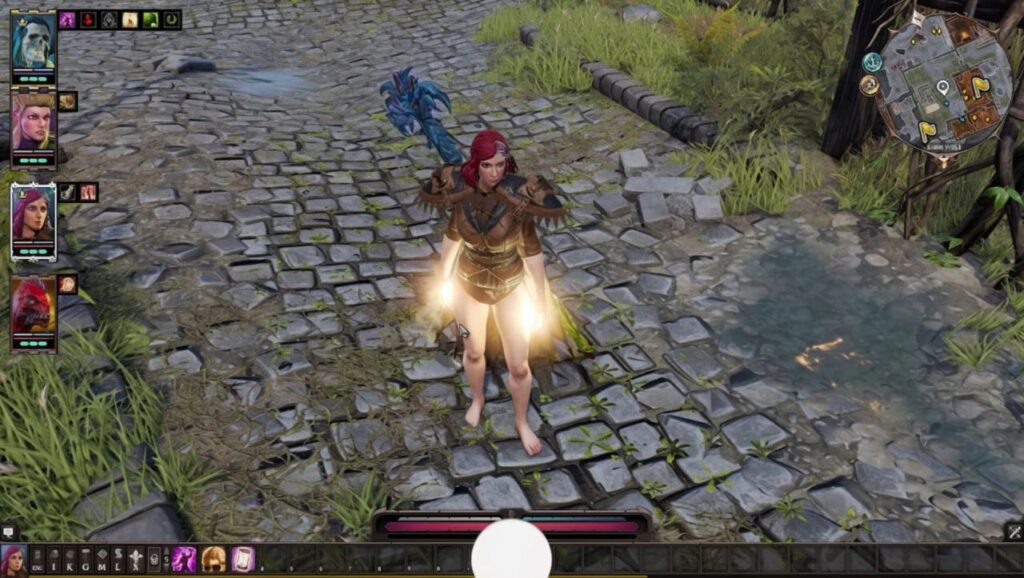Open the journal with the L button

tap(119, 560)
